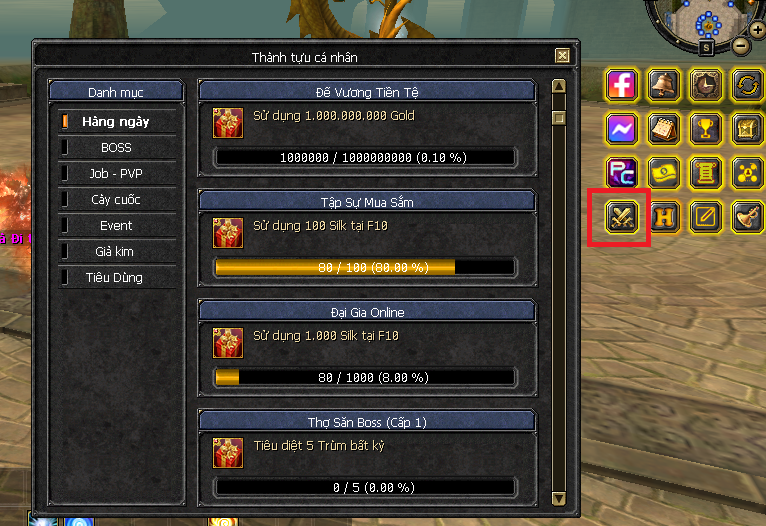Open the Job - PVP category
Viewport: 766px width, 526px height.
click(x=116, y=174)
